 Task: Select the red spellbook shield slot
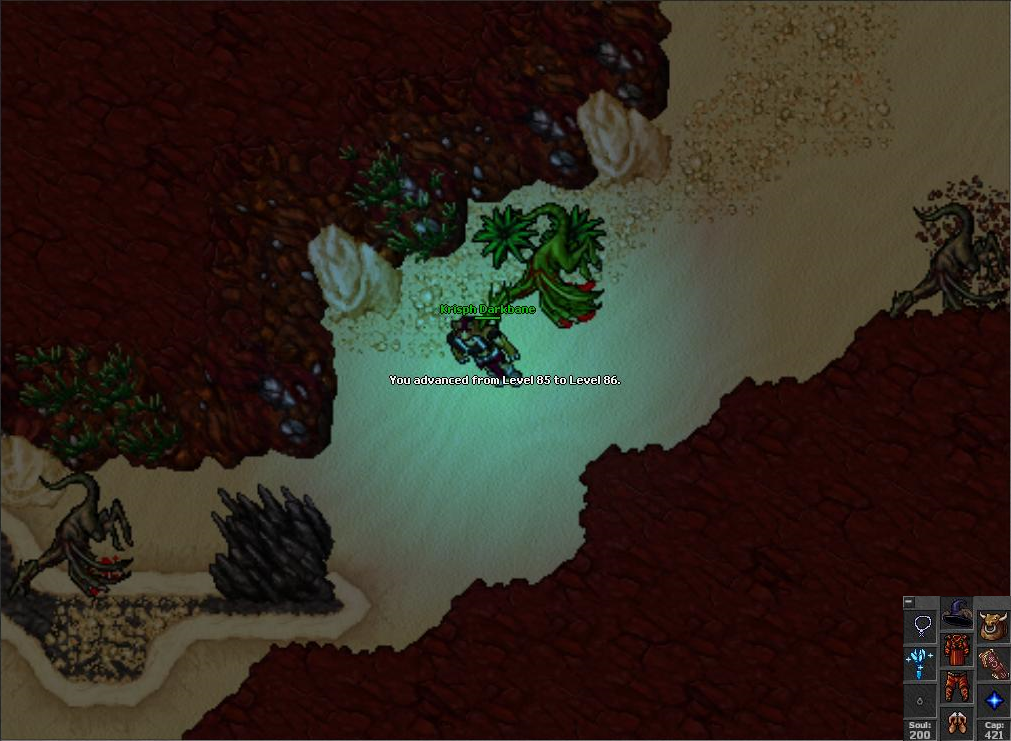pos(993,663)
